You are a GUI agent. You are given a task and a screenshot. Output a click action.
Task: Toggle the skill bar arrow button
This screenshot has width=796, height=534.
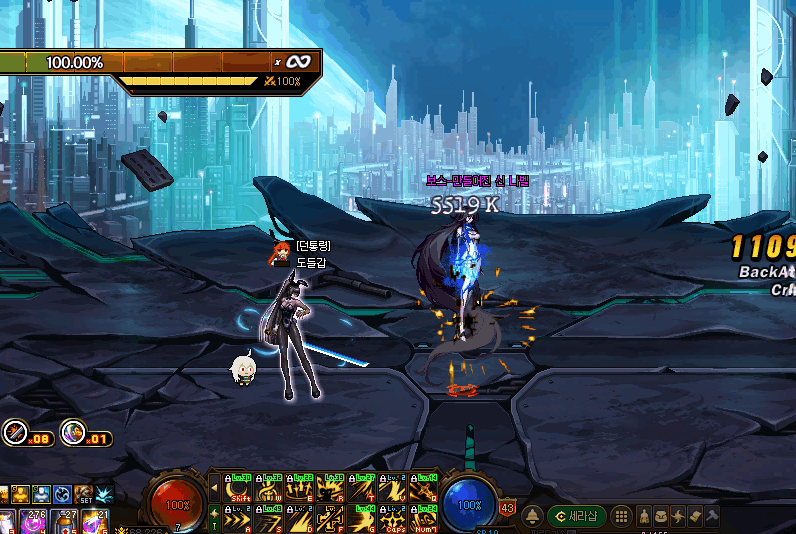213,489
